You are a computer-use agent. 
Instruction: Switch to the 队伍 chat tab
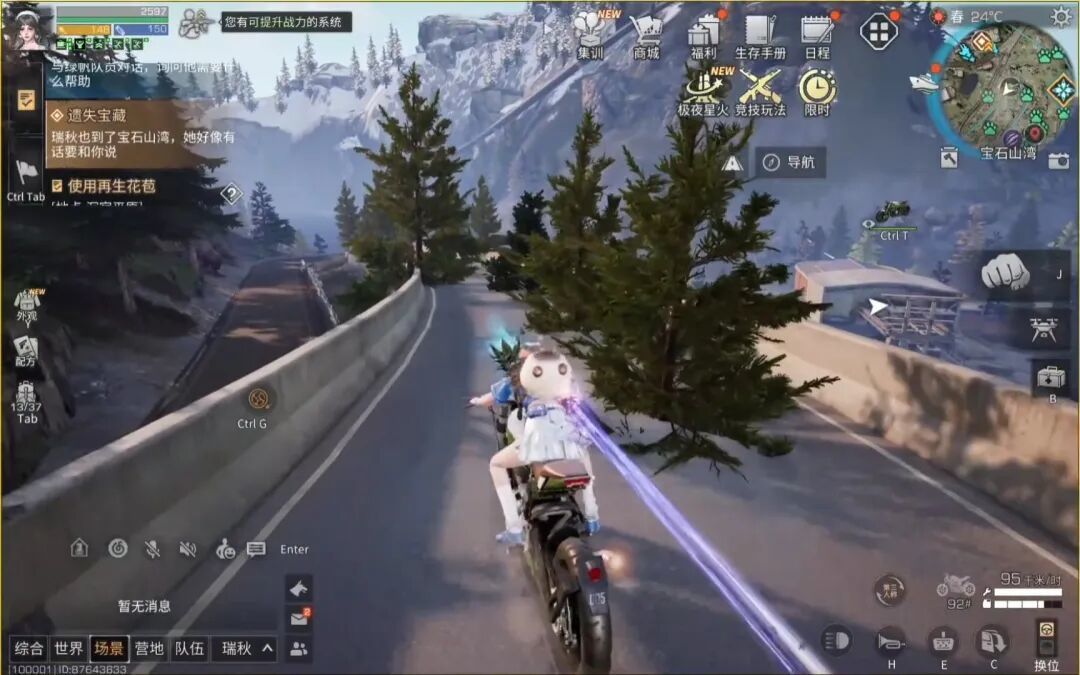[x=189, y=648]
